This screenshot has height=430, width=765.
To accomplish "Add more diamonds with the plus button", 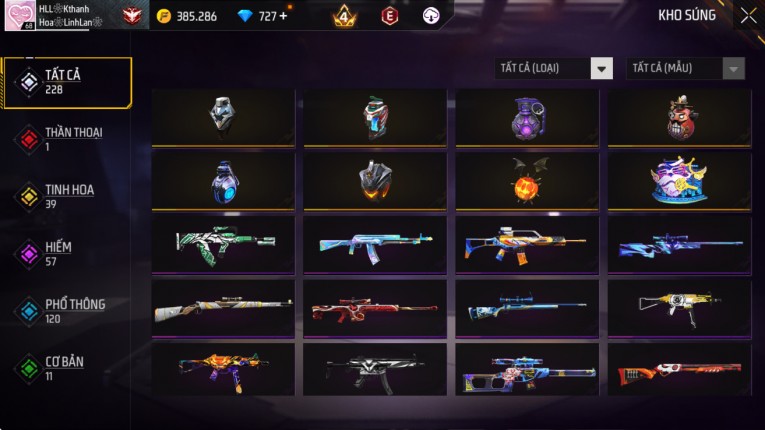I will [283, 16].
